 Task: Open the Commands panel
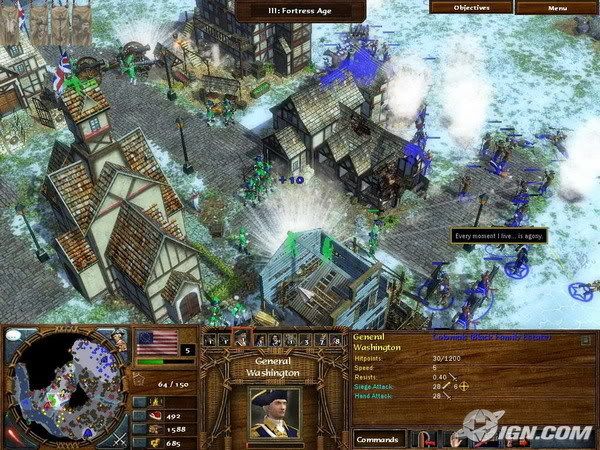[378, 437]
